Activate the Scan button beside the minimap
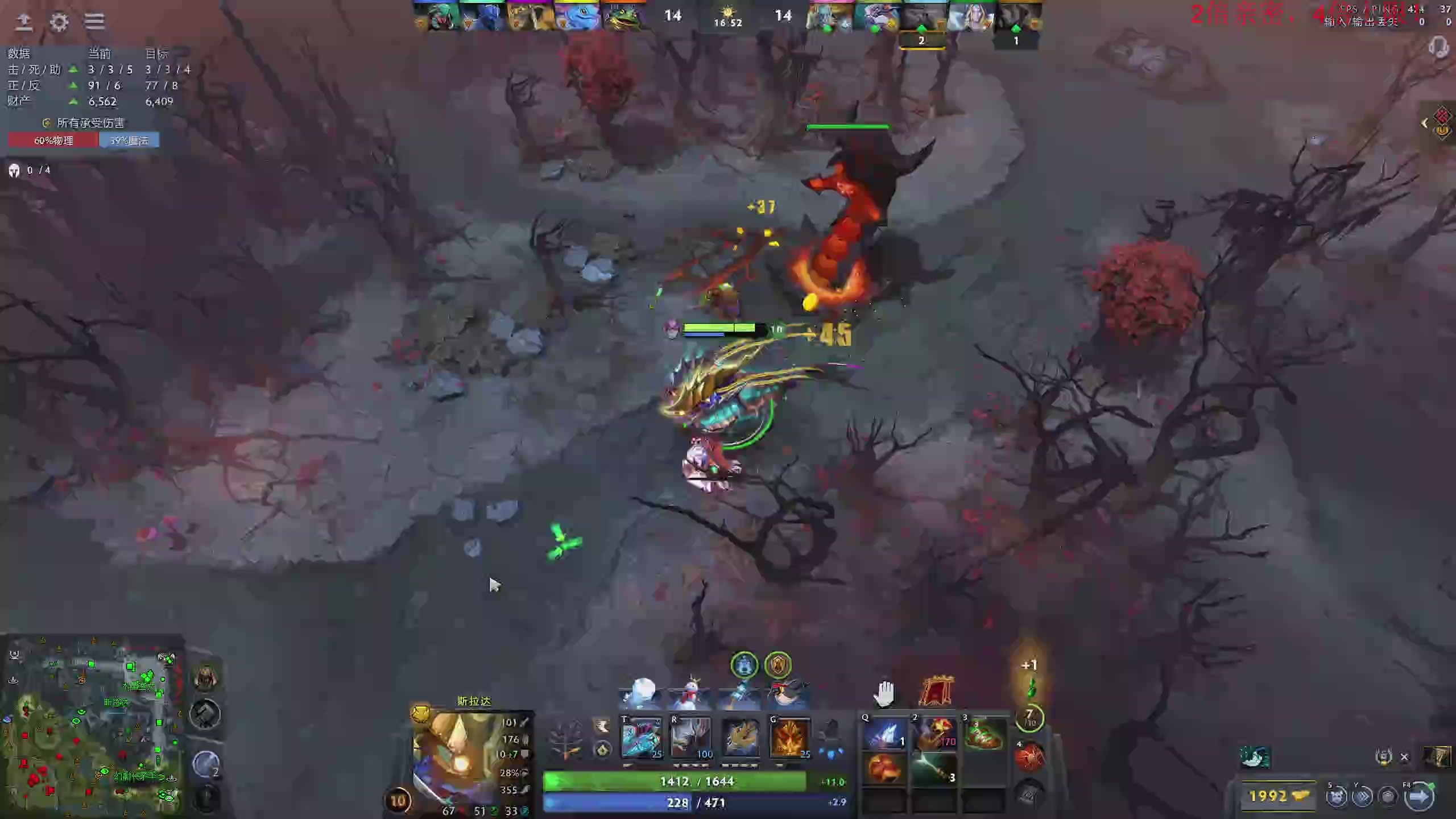The height and width of the screenshot is (819, 1456). [205, 714]
